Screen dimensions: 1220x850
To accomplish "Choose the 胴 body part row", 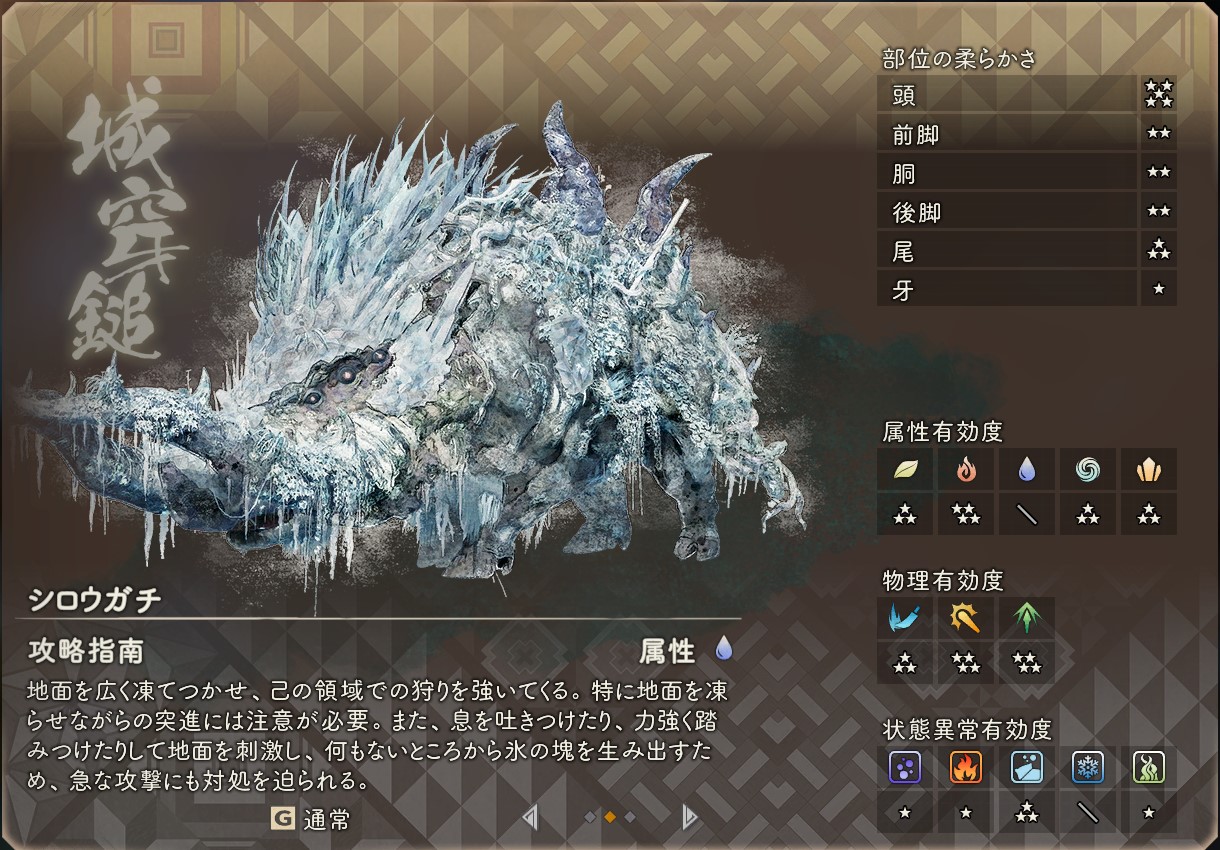I will pyautogui.click(x=1006, y=173).
